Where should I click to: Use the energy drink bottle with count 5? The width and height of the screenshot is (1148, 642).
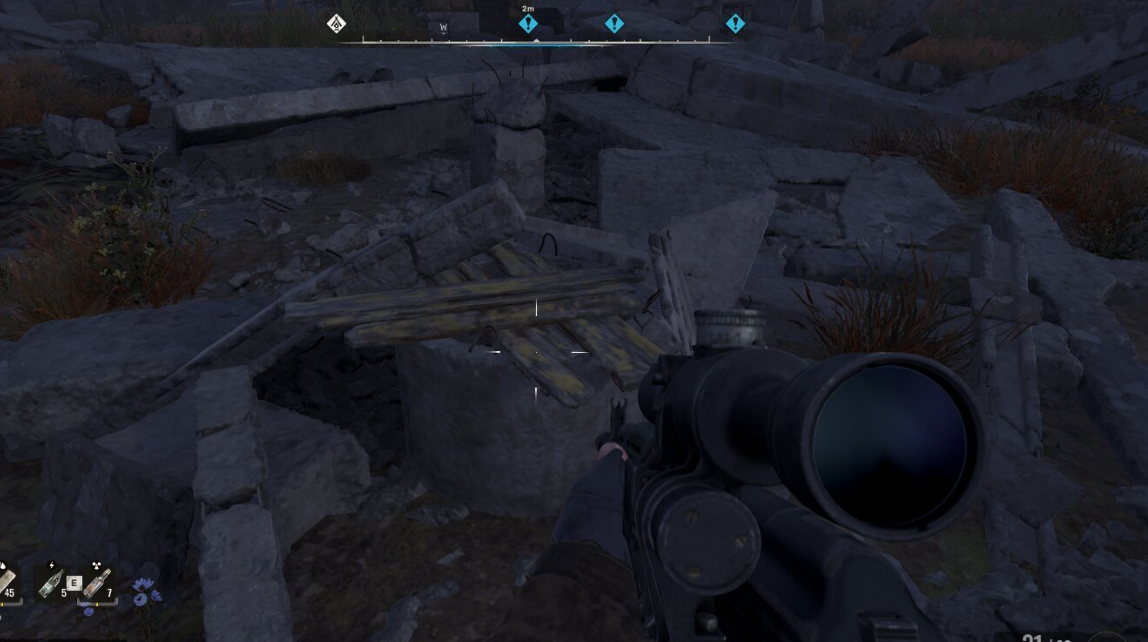pos(50,582)
